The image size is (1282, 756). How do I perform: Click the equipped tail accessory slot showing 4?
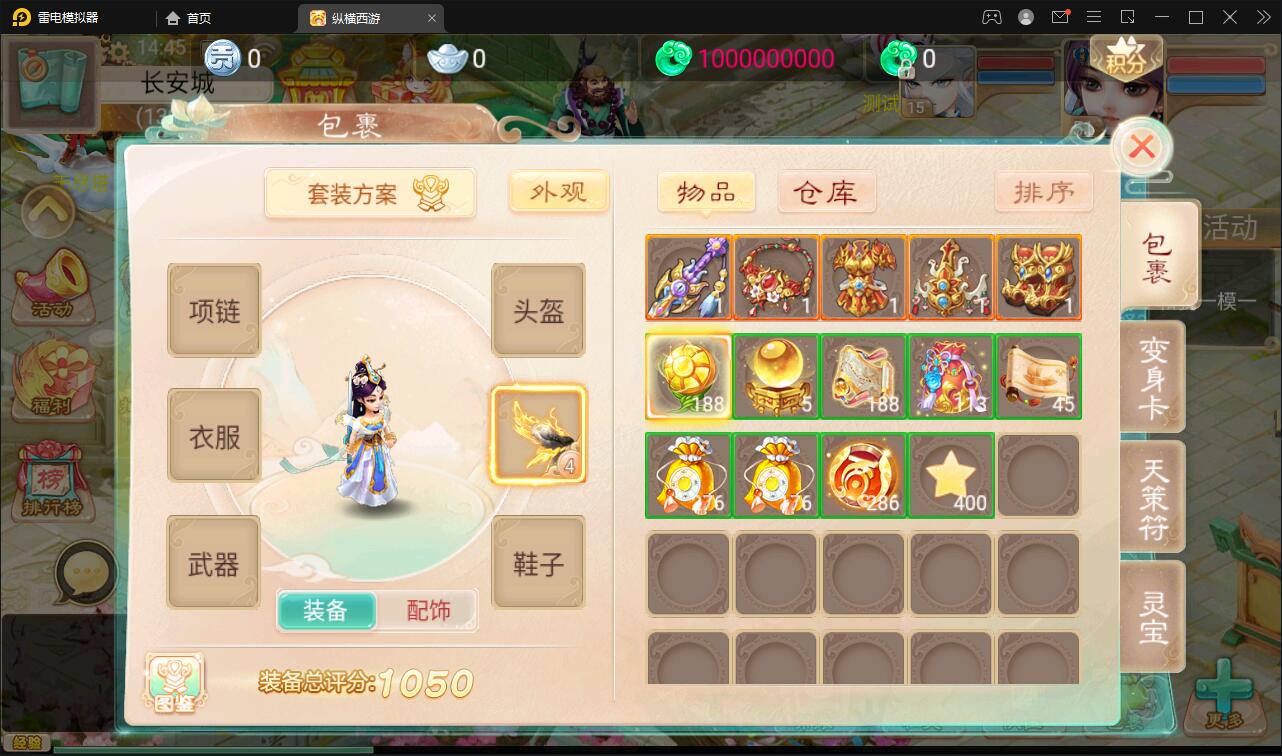pos(538,434)
